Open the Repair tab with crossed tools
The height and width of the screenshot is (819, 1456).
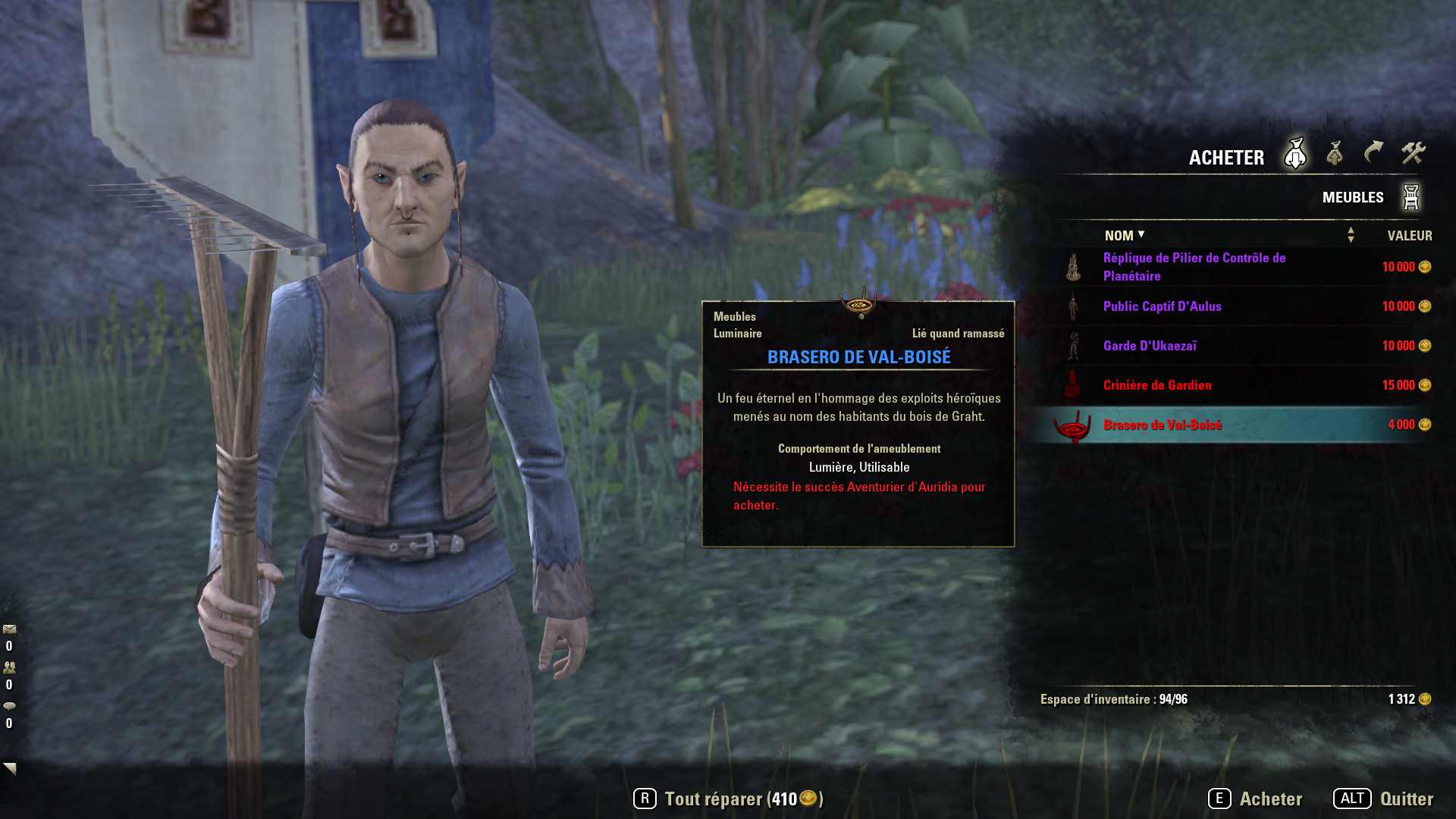(x=1413, y=153)
